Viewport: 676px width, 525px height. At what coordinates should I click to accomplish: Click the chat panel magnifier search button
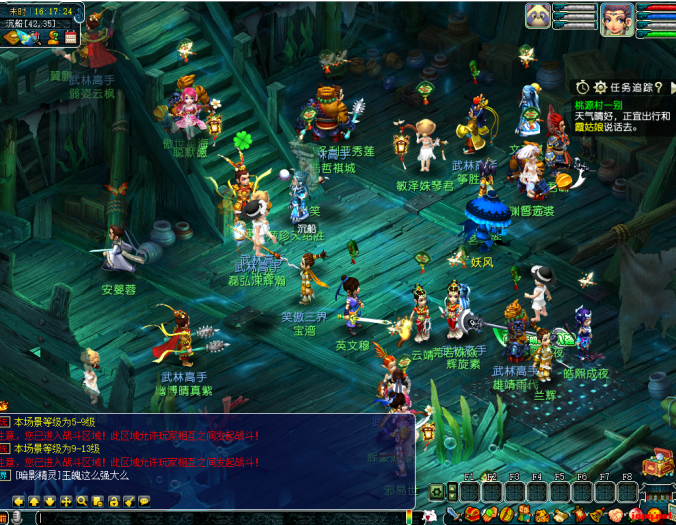click(x=83, y=500)
